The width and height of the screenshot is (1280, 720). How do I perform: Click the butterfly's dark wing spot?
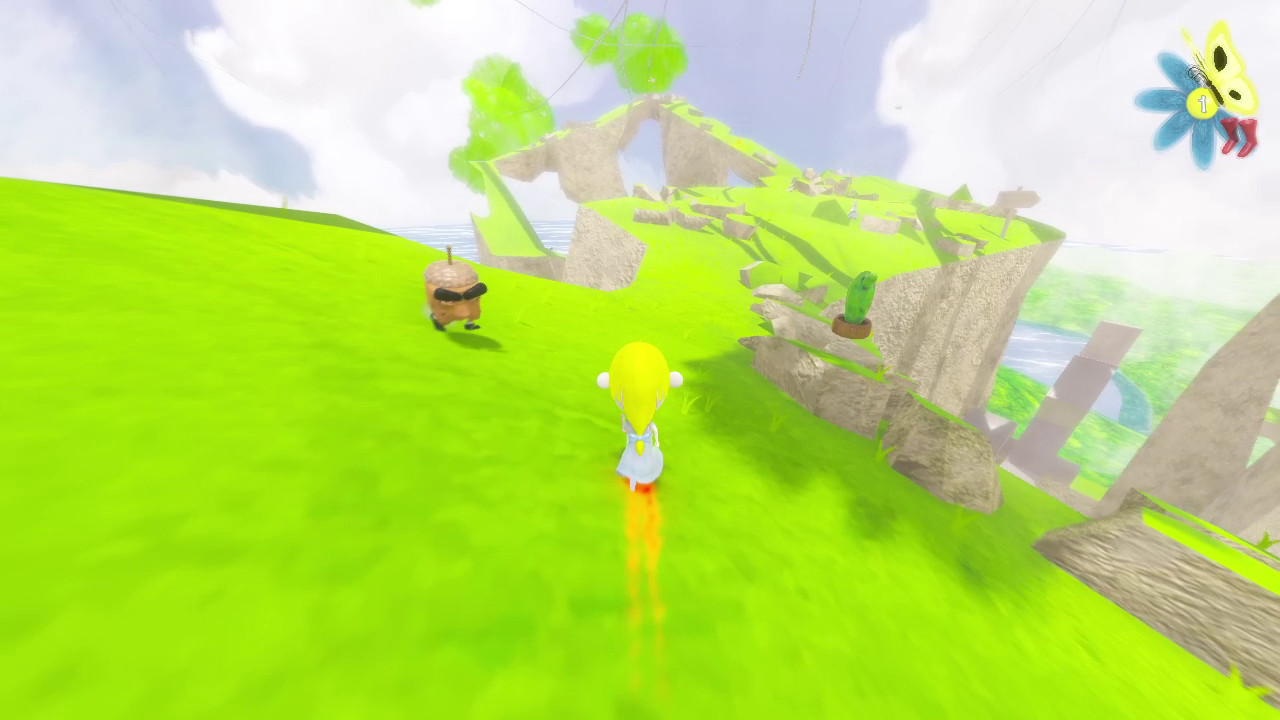(1220, 57)
